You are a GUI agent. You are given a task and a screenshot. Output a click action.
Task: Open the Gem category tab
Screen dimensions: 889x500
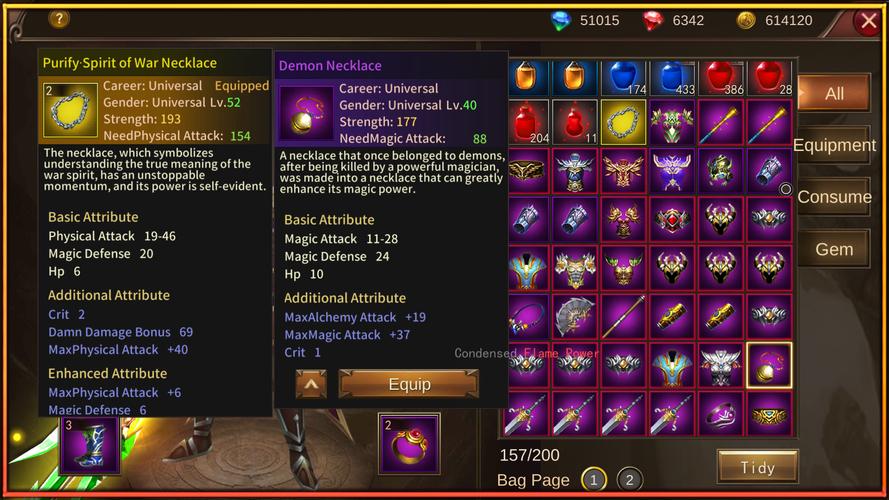click(x=834, y=249)
